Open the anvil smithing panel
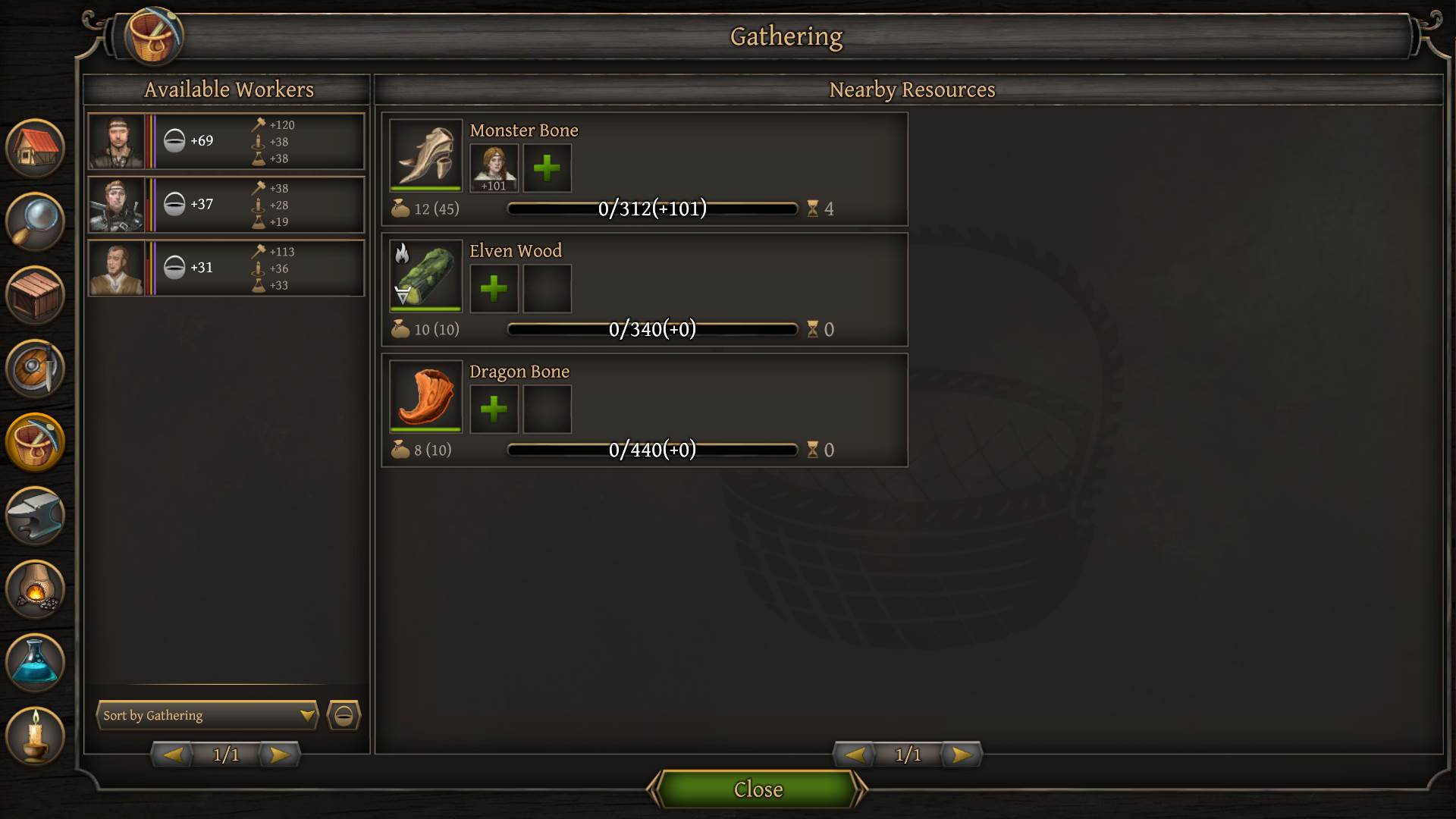This screenshot has width=1456, height=819. (x=35, y=516)
